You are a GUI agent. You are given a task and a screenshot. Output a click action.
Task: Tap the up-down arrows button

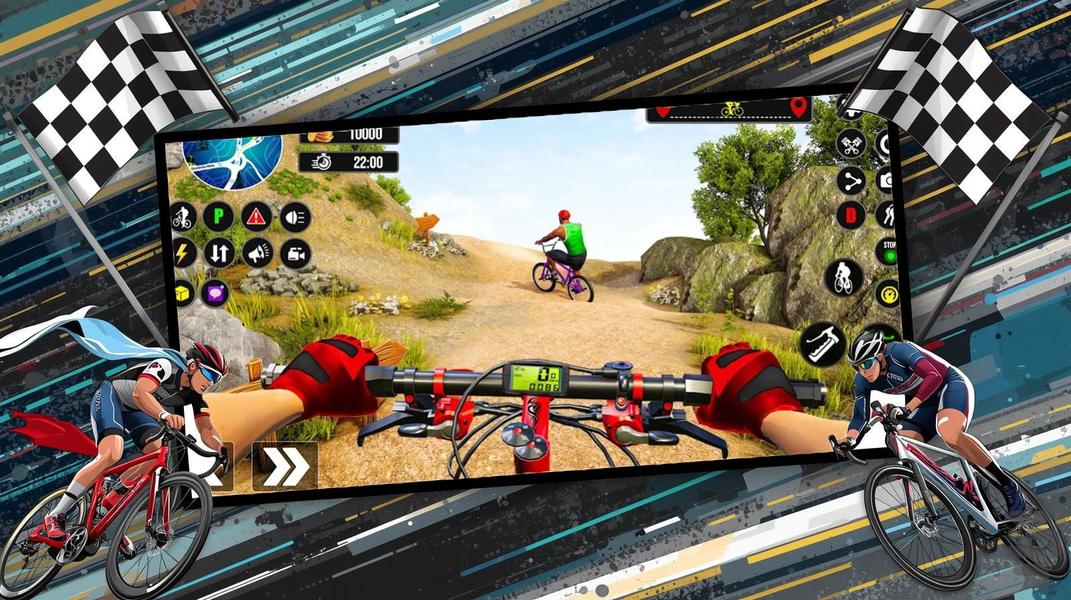click(219, 252)
